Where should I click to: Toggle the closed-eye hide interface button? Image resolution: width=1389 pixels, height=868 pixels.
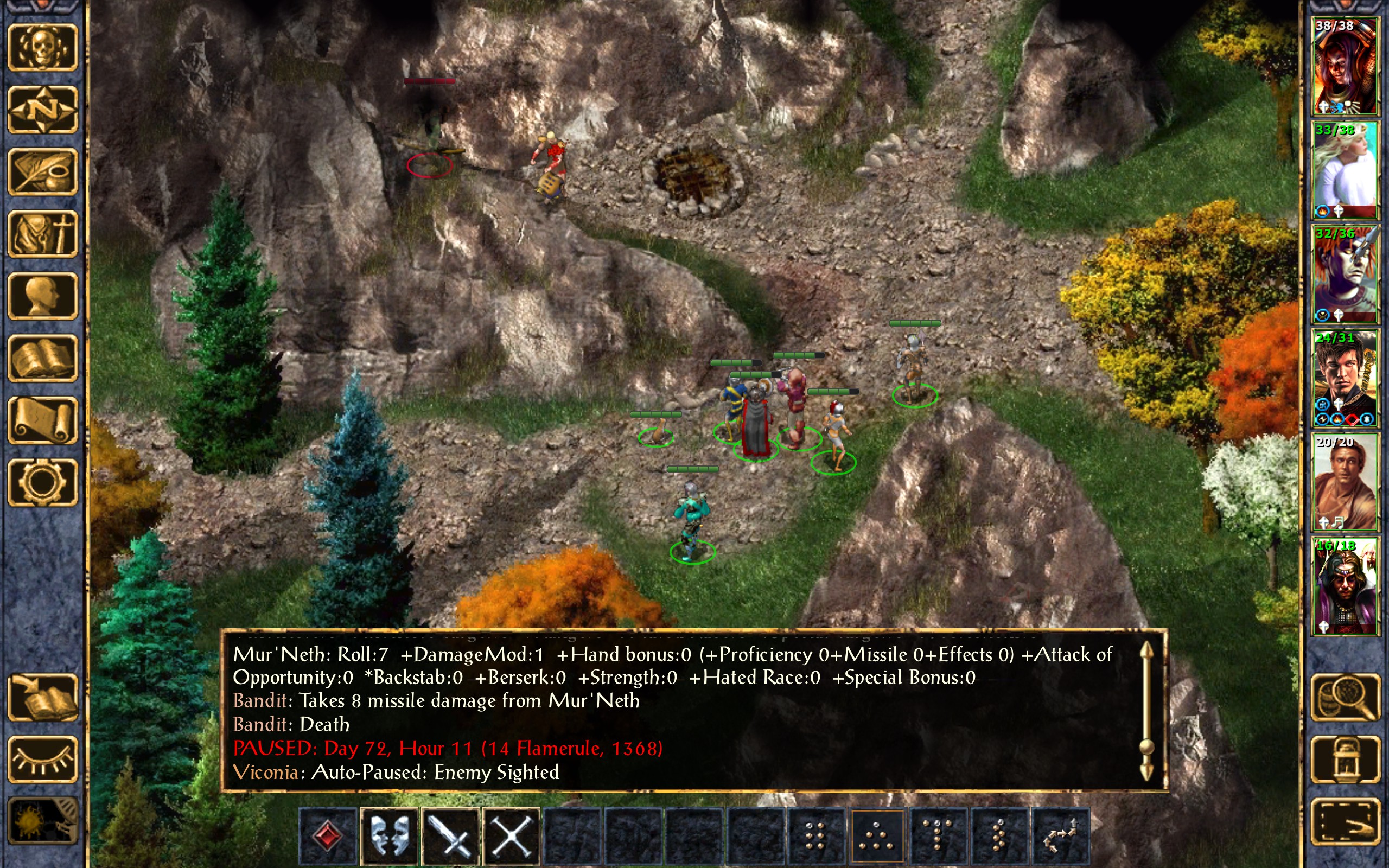[43, 759]
